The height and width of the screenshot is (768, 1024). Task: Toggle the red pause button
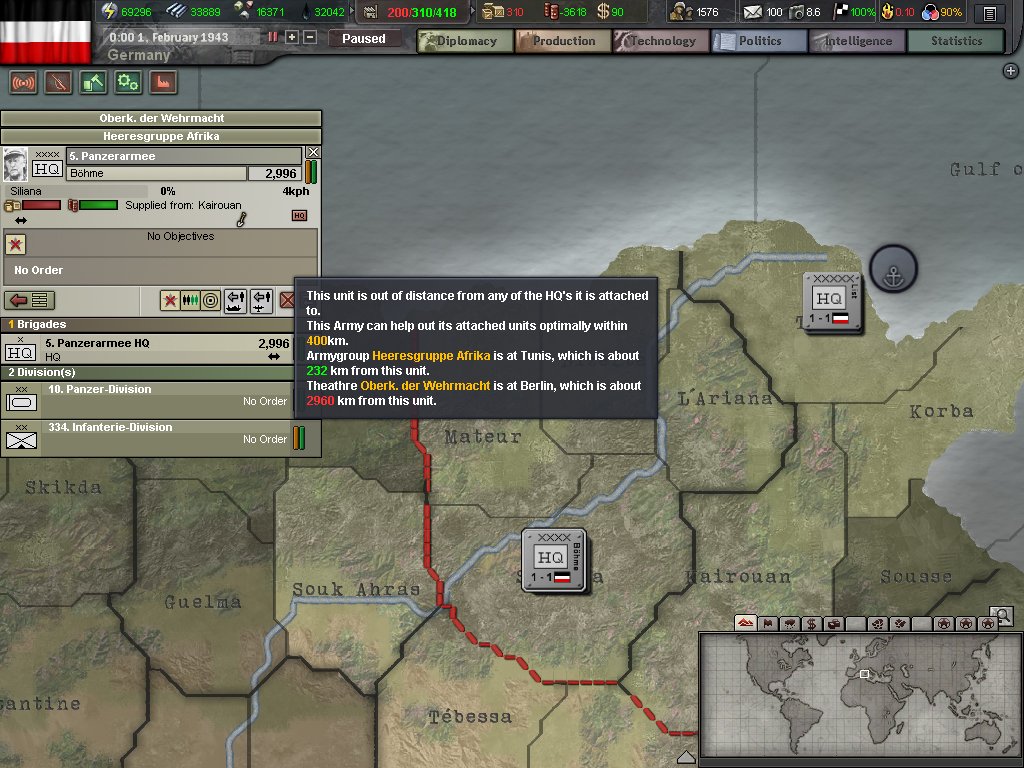click(x=272, y=37)
